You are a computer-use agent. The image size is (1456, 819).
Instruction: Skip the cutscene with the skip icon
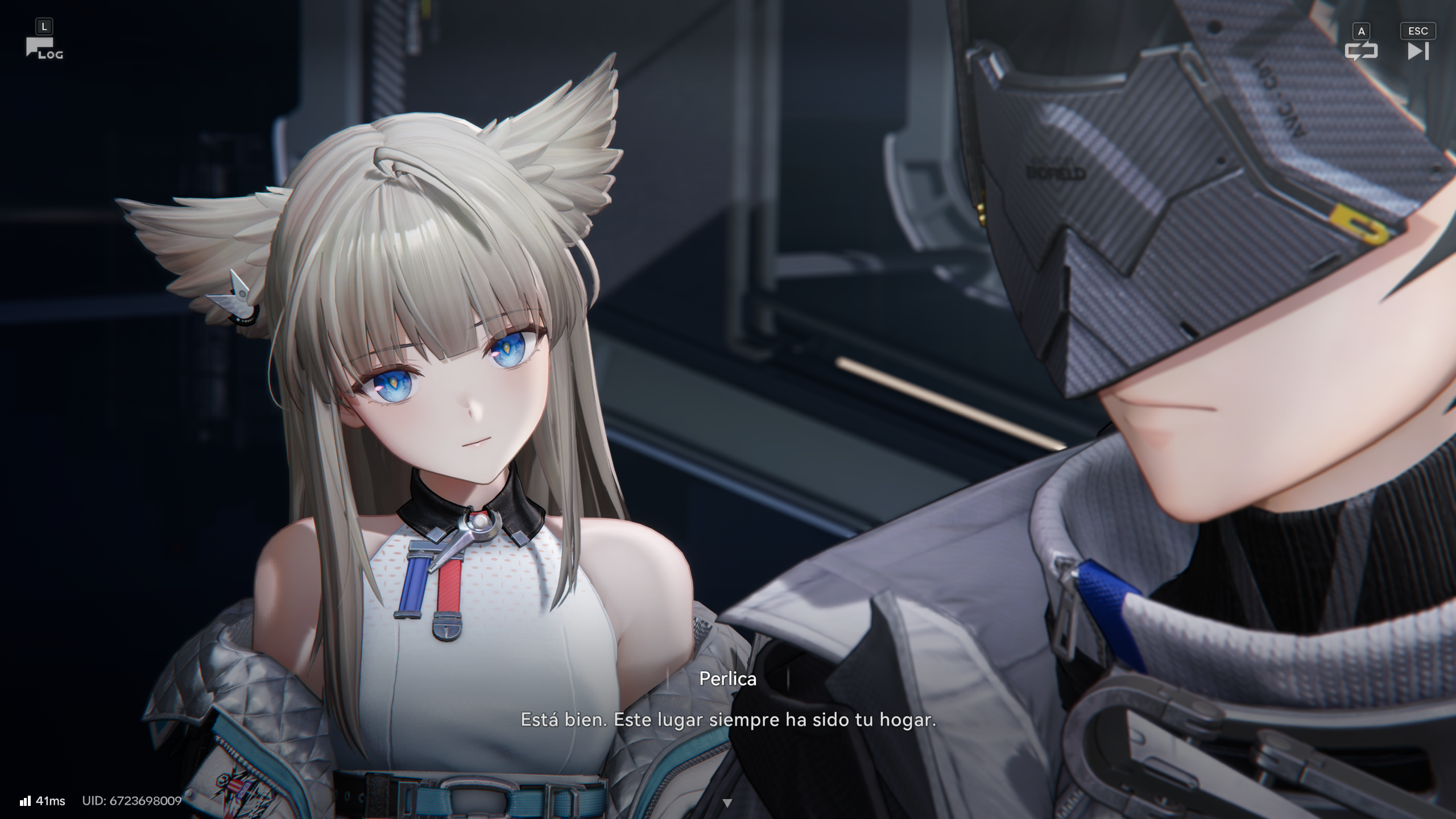click(x=1417, y=51)
